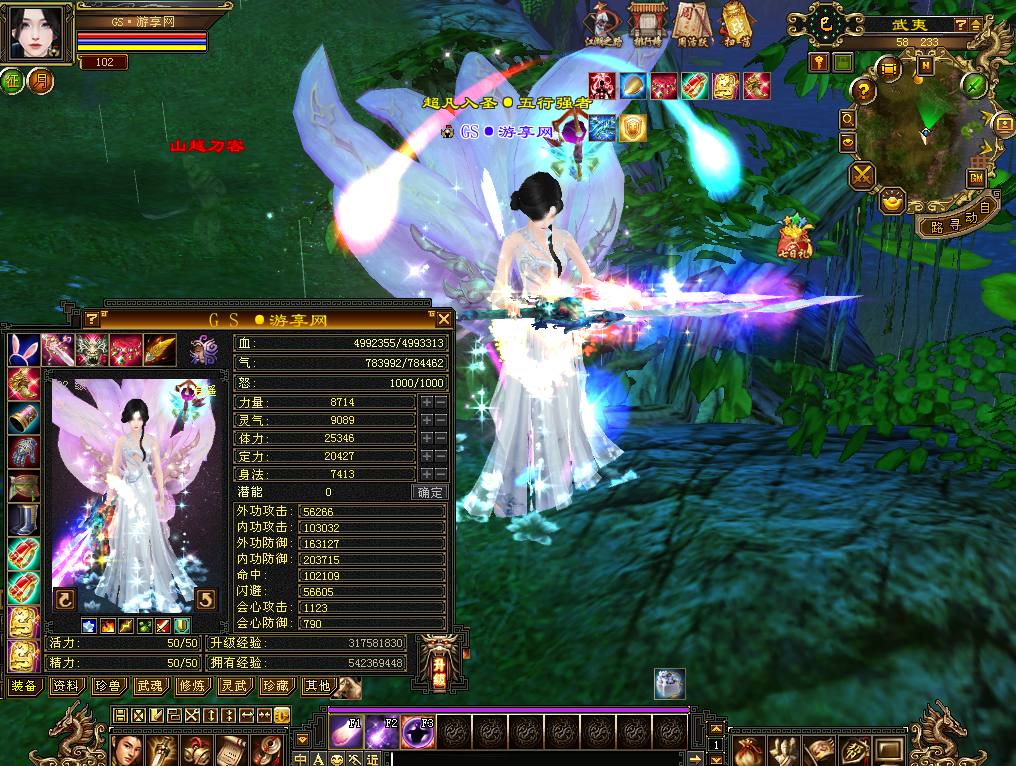The width and height of the screenshot is (1016, 766).
Task: Switch to the 修炼 cultivation tab
Action: (x=191, y=686)
